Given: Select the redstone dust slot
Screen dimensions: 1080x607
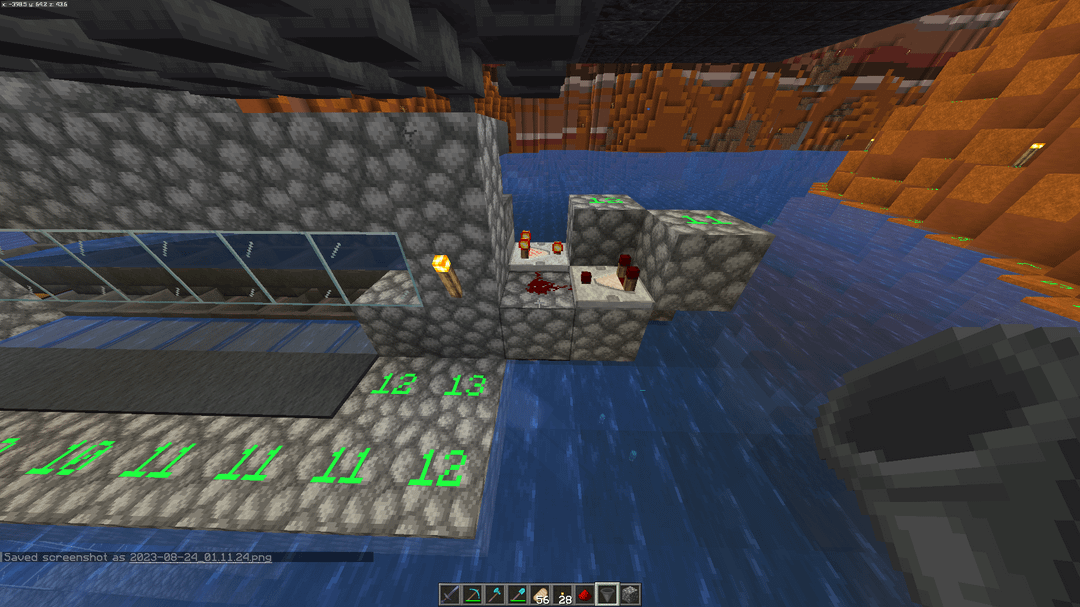Looking at the screenshot, I should pyautogui.click(x=584, y=595).
